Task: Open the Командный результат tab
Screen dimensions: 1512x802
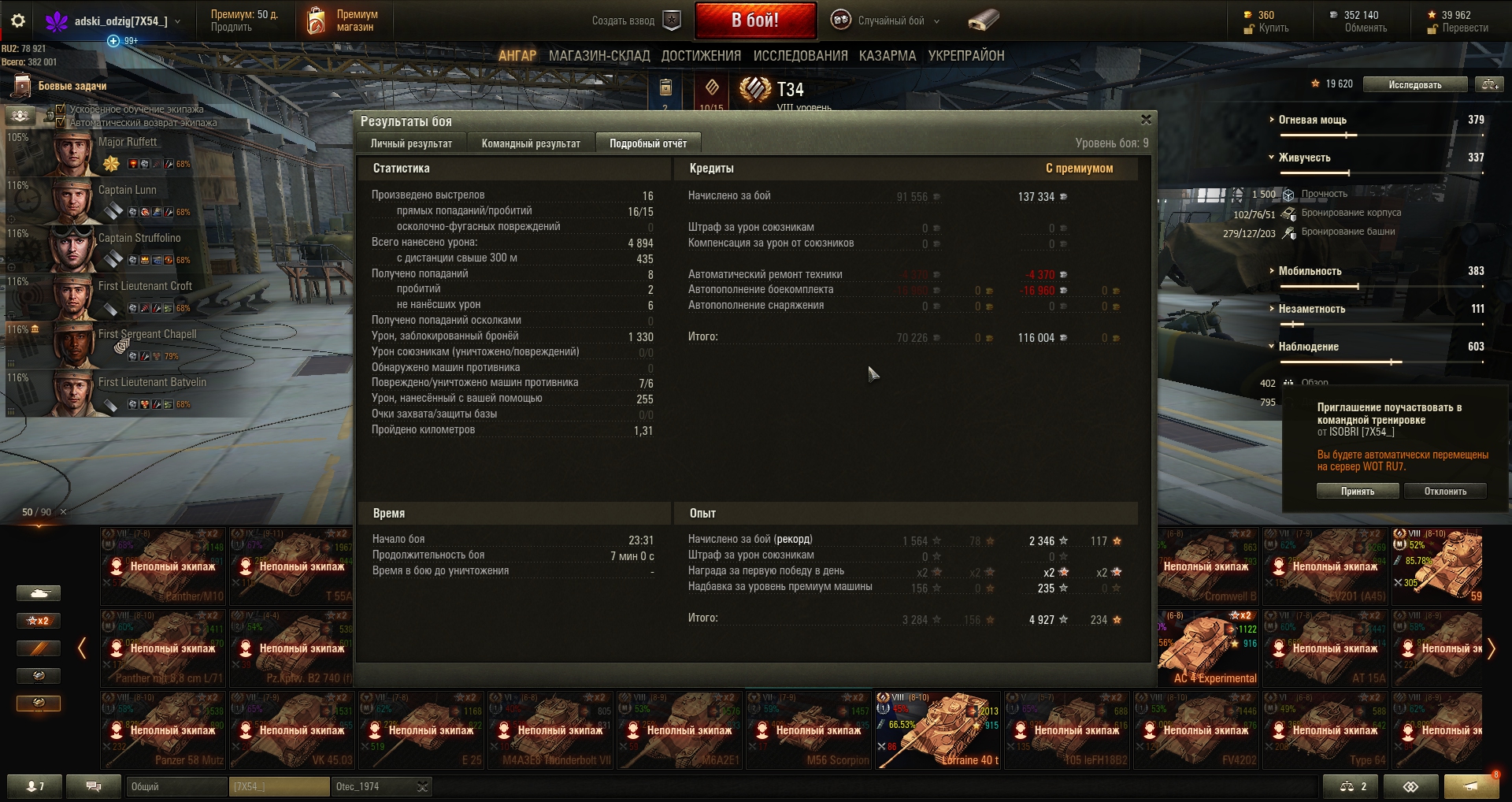Action: pos(531,143)
